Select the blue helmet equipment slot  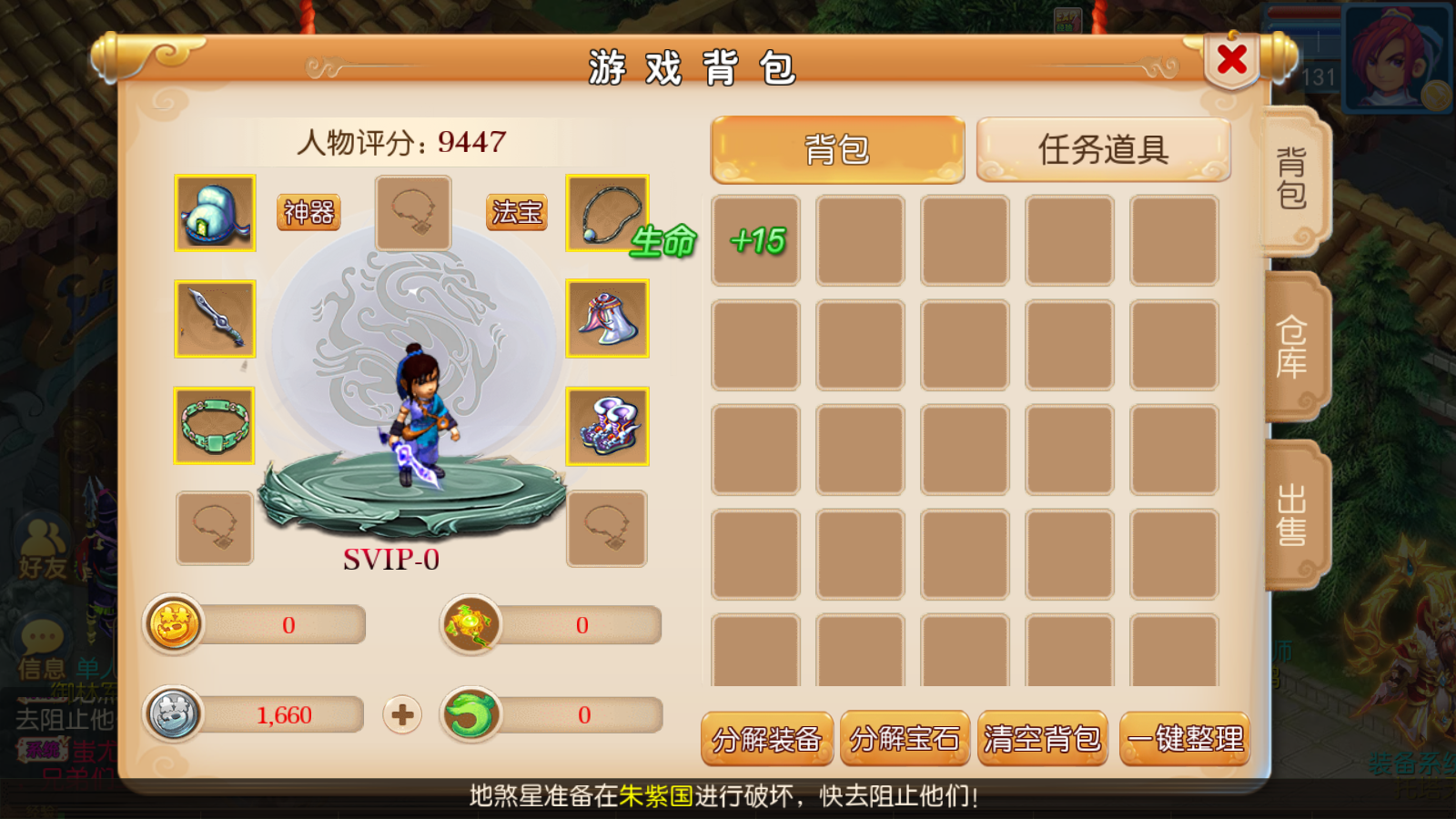[x=215, y=214]
